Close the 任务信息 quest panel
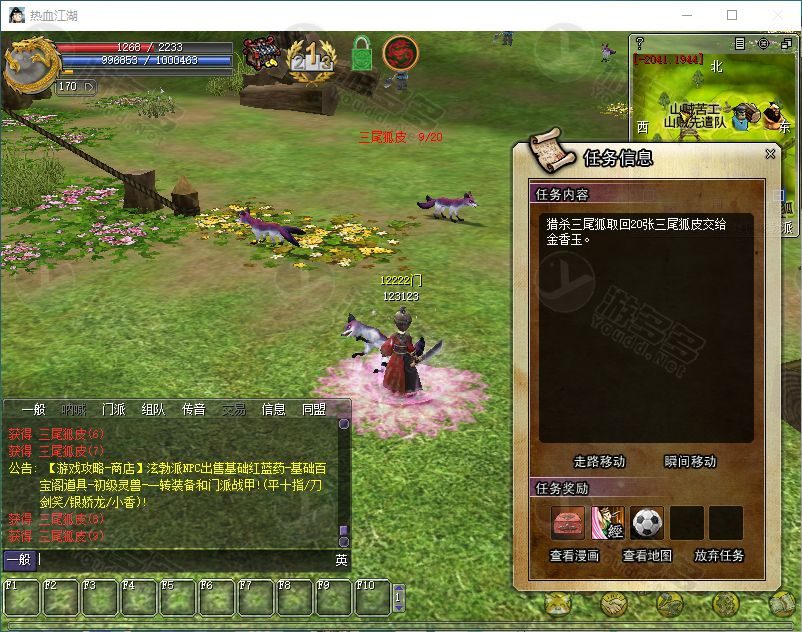Image resolution: width=802 pixels, height=632 pixels. tap(770, 154)
